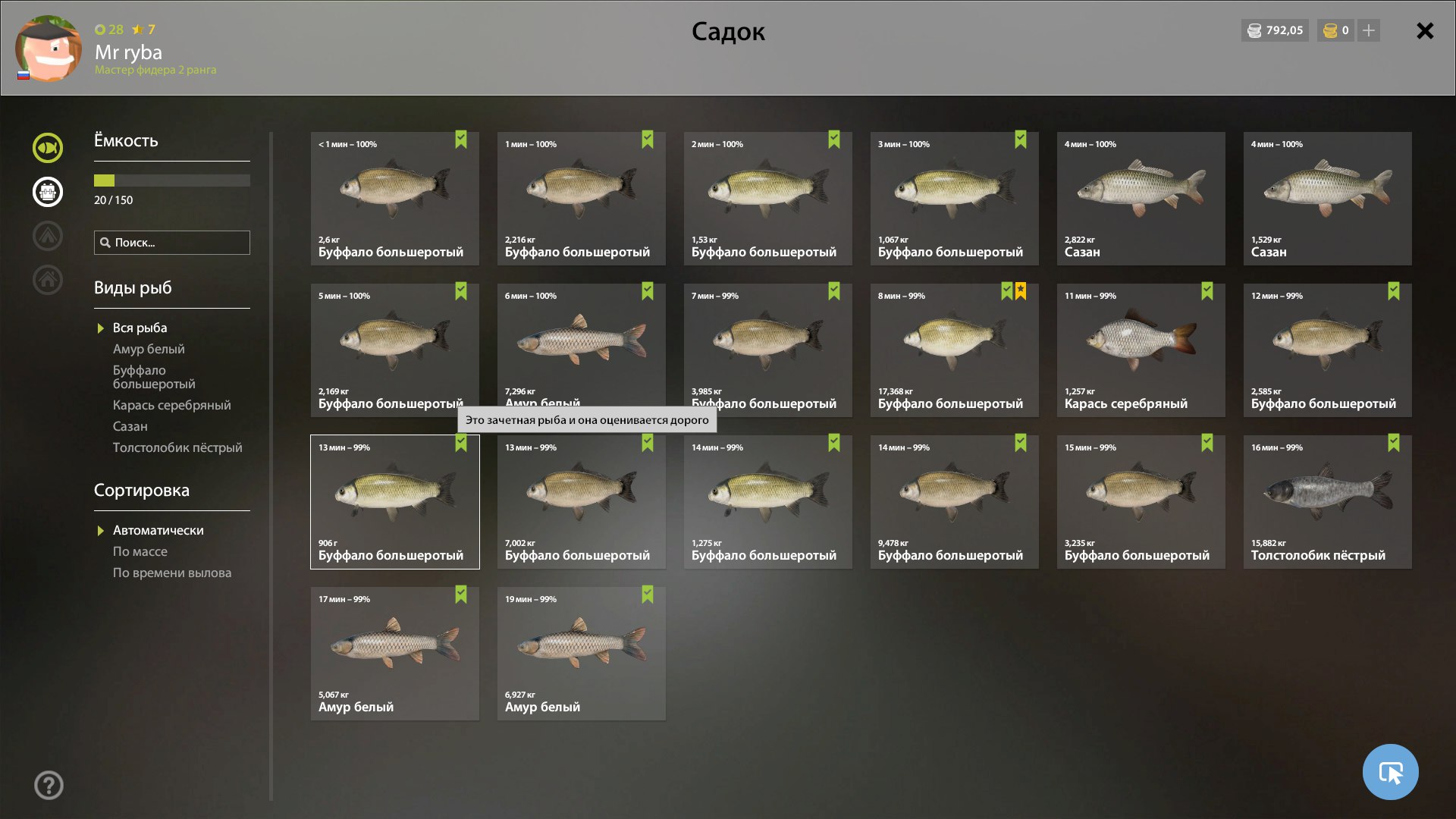The width and height of the screenshot is (1456, 819).
Task: Click the blue cursor button
Action: click(x=1390, y=772)
